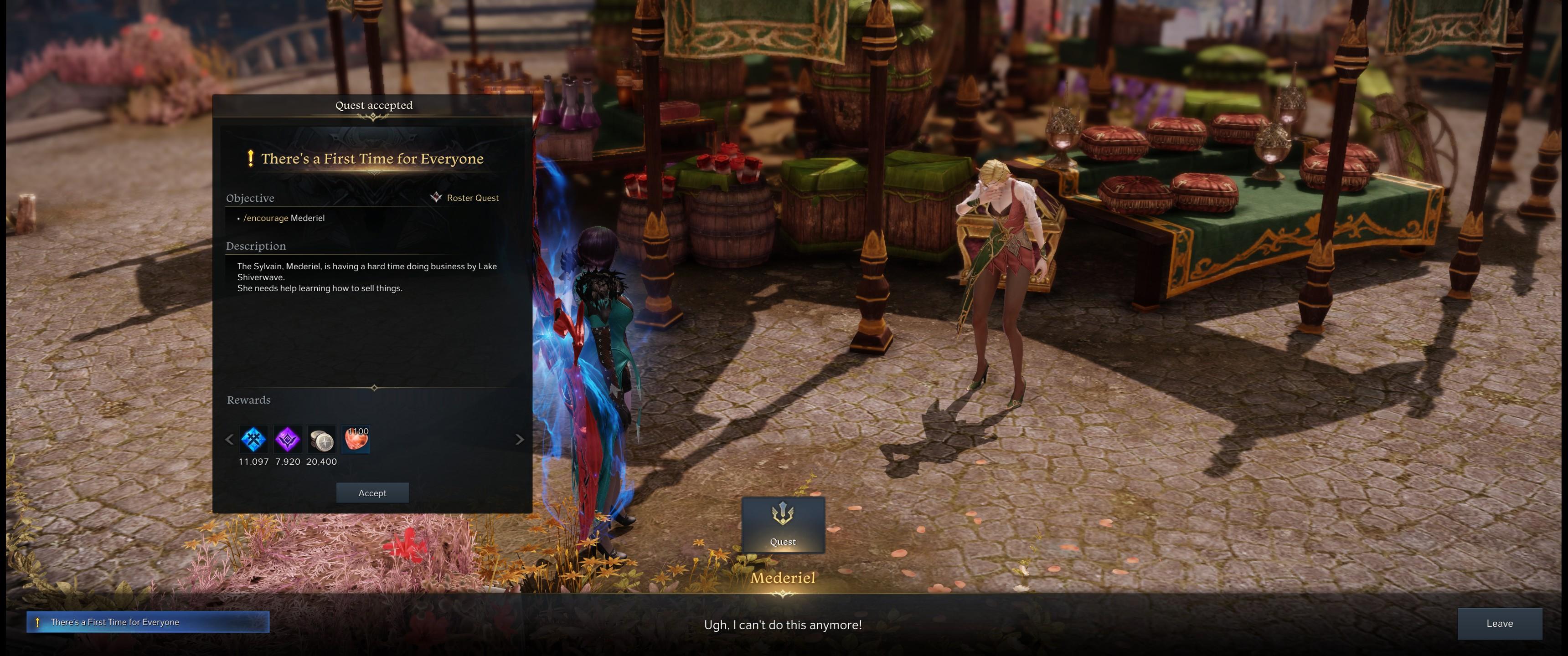The width and height of the screenshot is (1568, 656).
Task: Inspect the silver coin reward icon
Action: [321, 439]
